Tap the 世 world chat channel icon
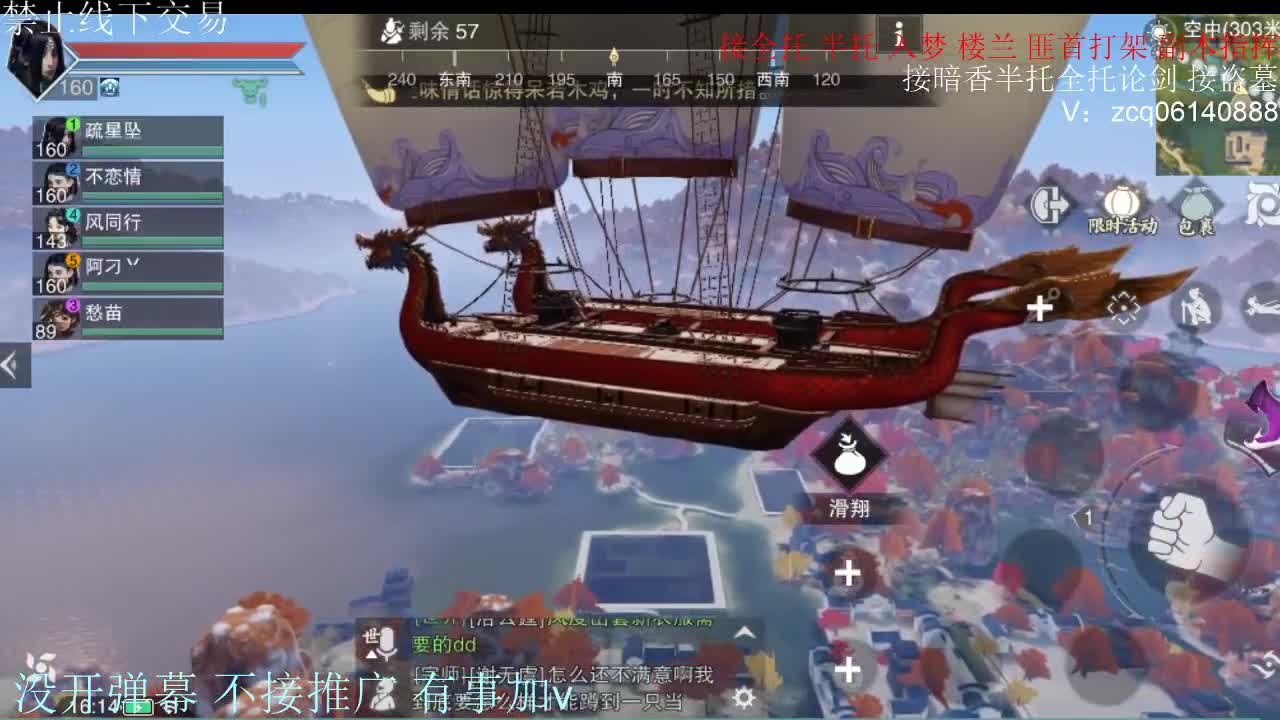 pos(369,636)
